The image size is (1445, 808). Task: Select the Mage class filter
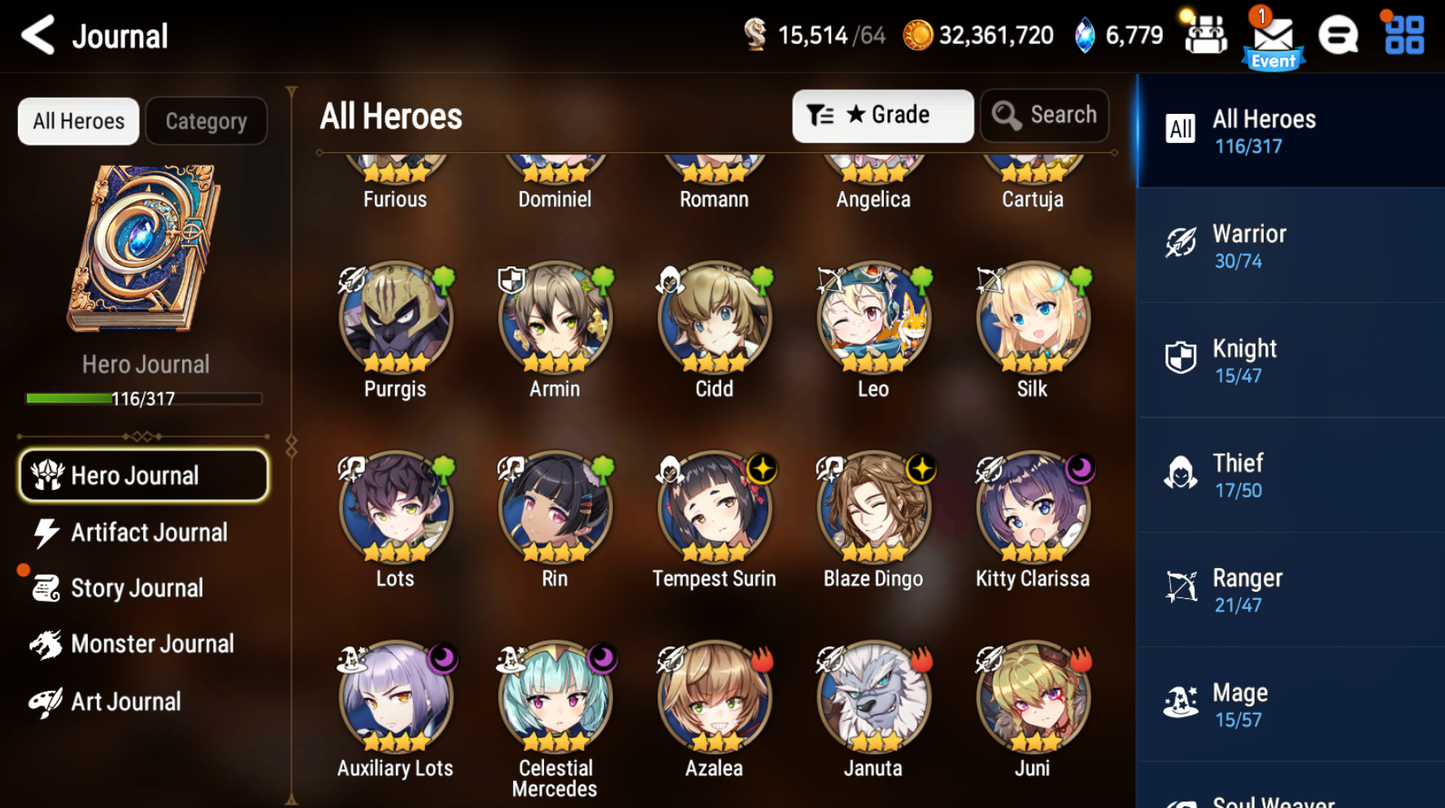(1290, 703)
